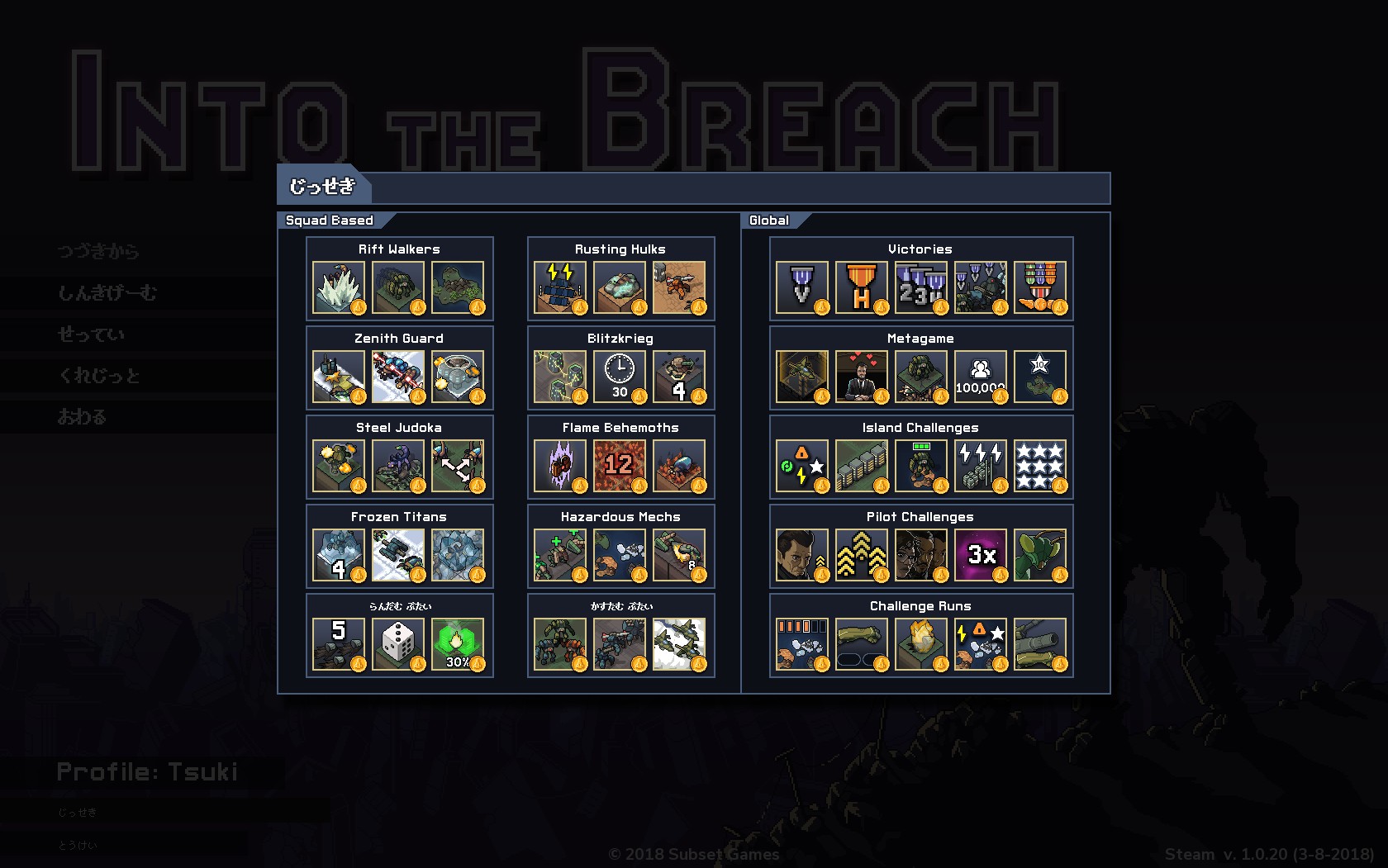Screen dimensions: 1388x868
Task: Click the burning number 12 achievement in Flame Behemoths
Action: pyautogui.click(x=619, y=466)
